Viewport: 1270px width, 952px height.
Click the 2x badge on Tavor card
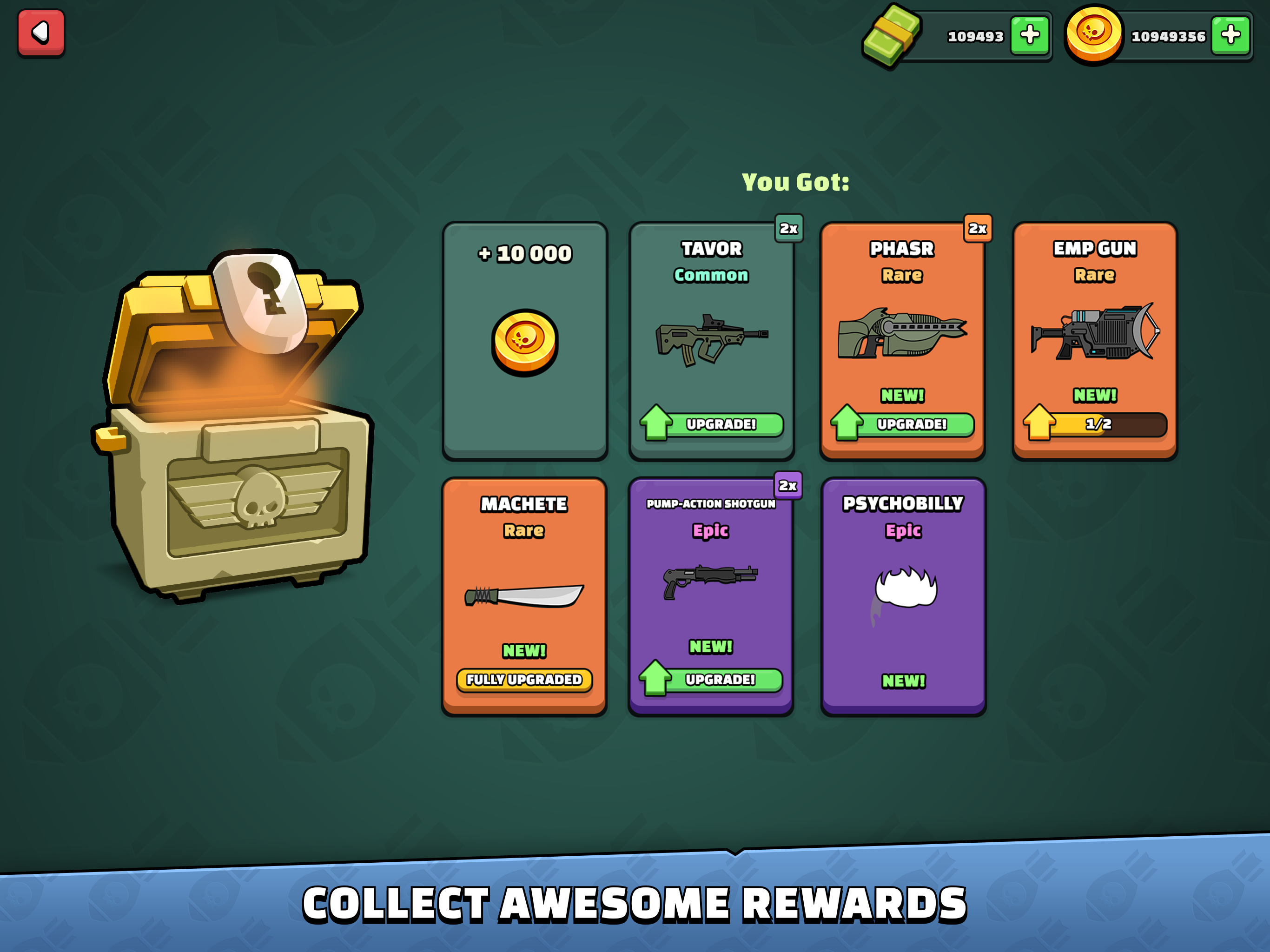tap(788, 229)
